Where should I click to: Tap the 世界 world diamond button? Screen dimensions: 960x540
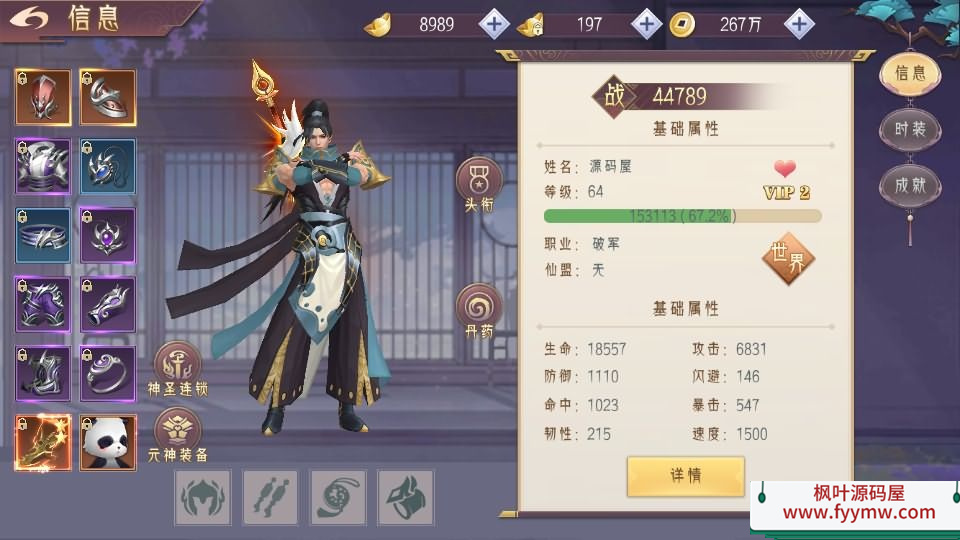tap(788, 257)
